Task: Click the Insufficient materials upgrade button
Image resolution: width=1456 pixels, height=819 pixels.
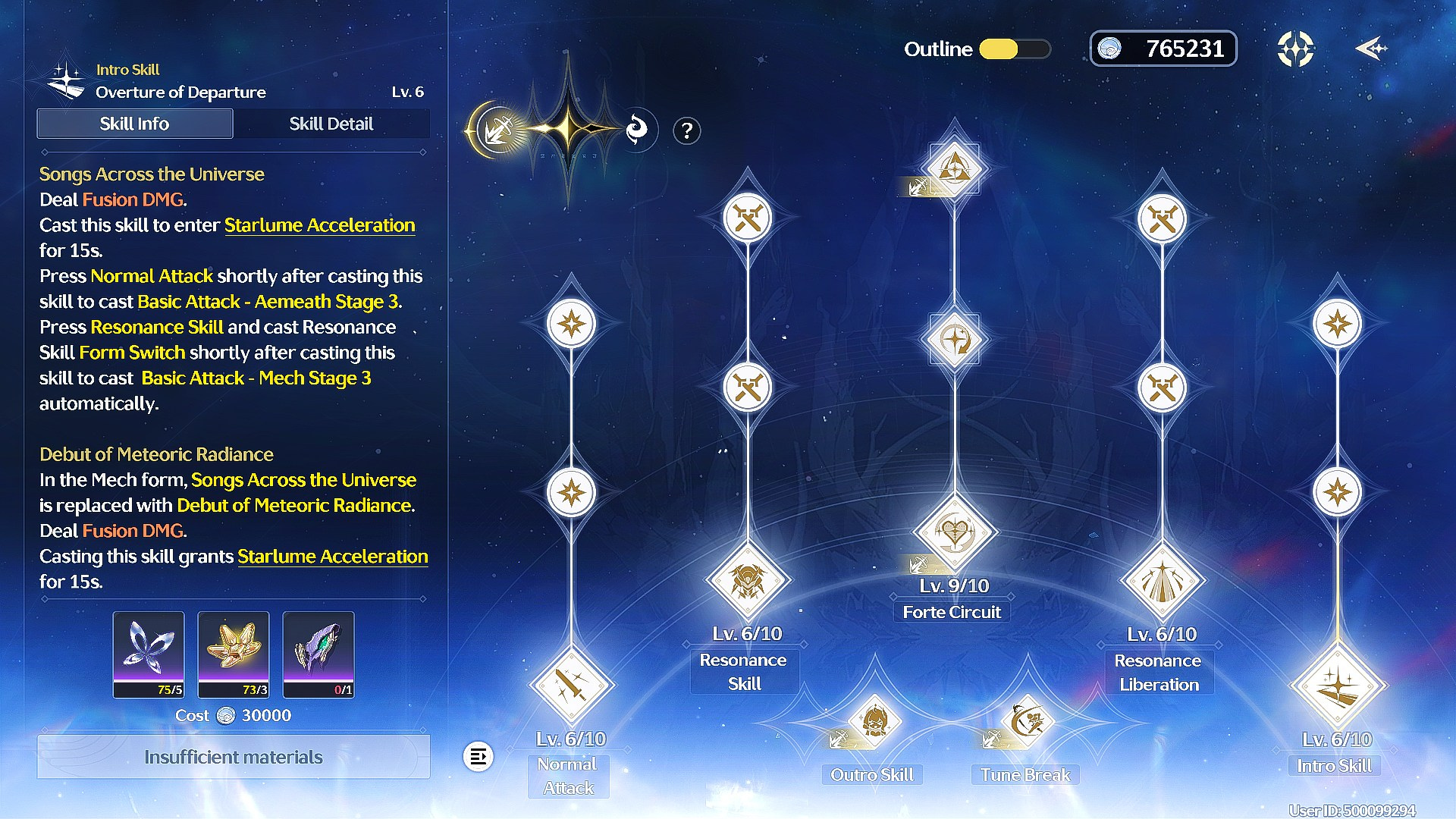Action: 234,757
